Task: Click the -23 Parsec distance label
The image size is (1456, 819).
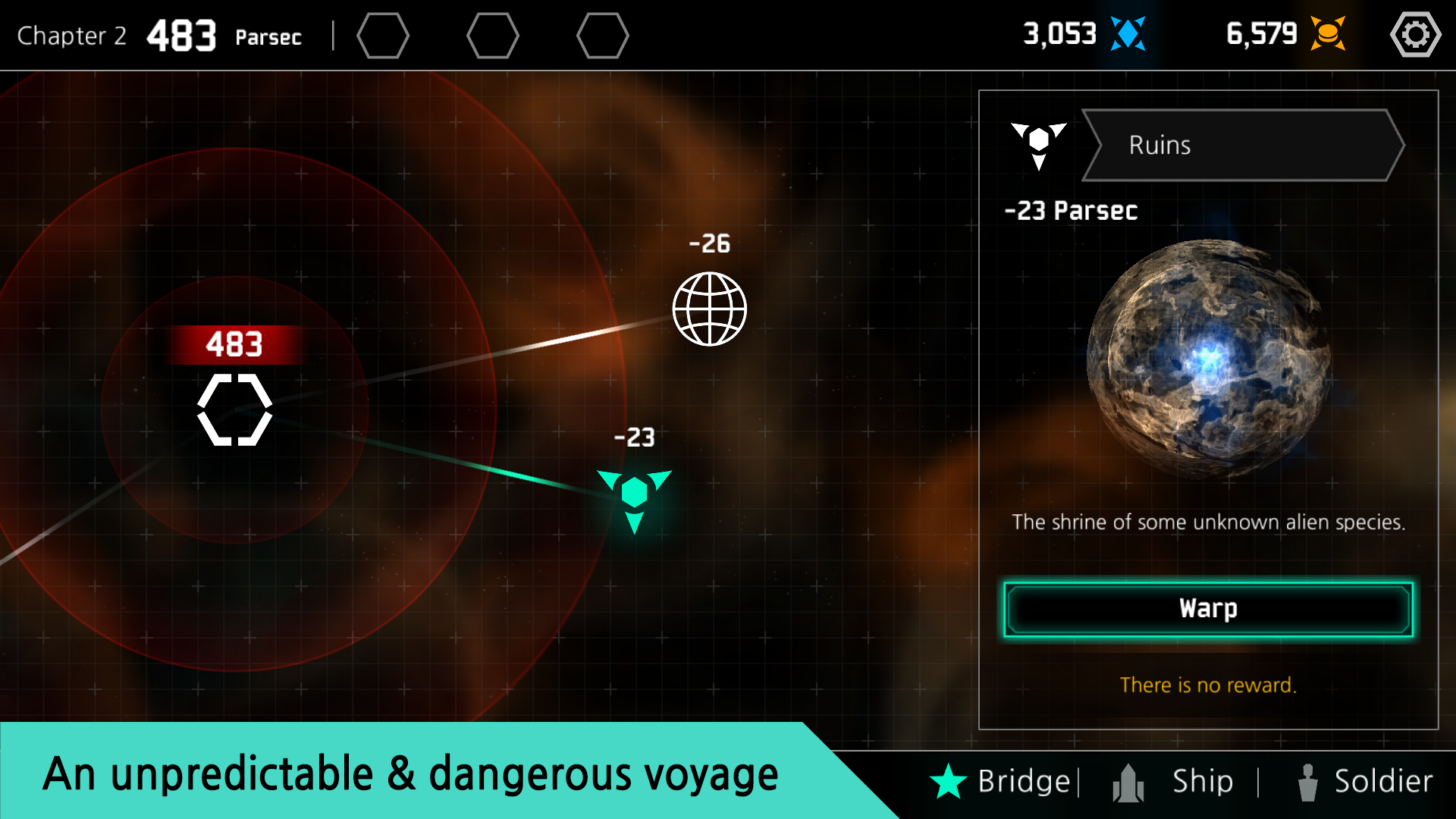Action: click(1072, 212)
